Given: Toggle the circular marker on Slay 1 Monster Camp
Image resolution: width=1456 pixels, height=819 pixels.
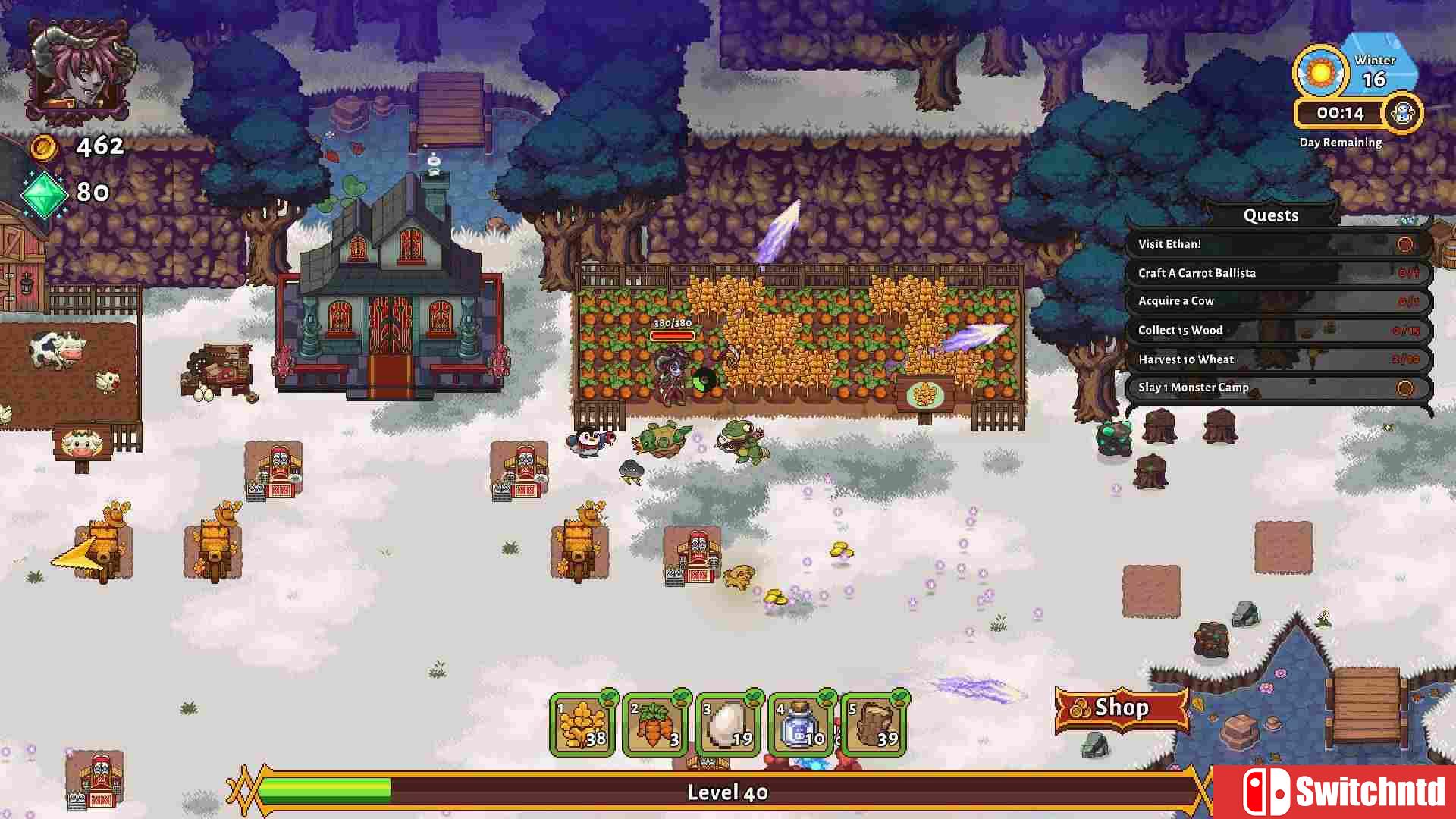Looking at the screenshot, I should point(1407,388).
